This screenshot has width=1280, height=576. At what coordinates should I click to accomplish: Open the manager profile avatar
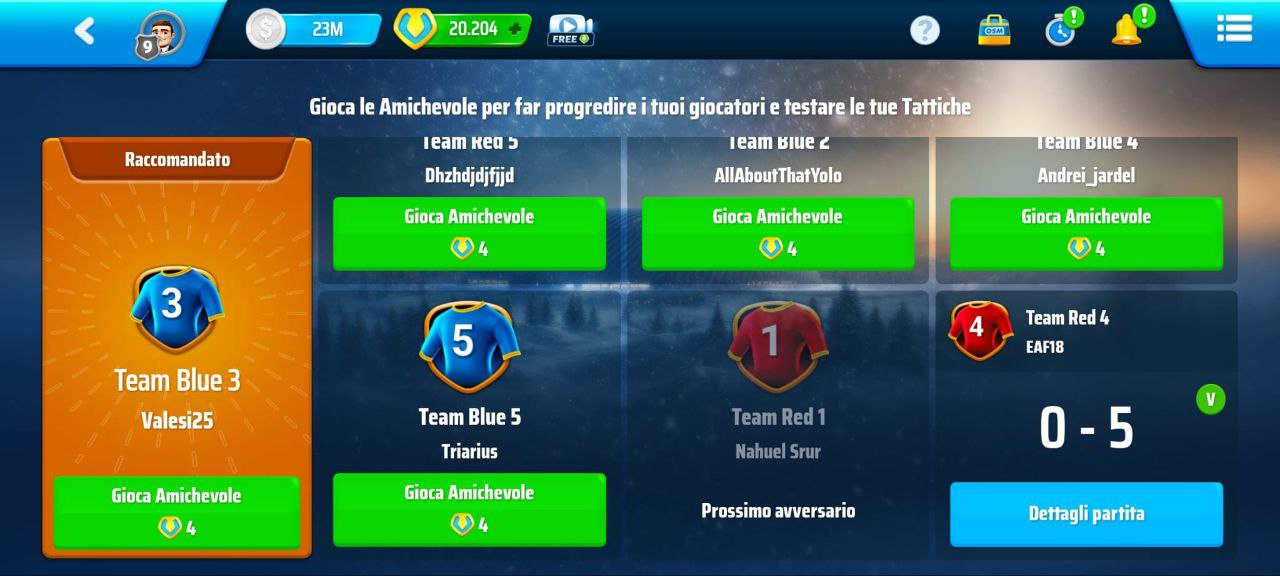pyautogui.click(x=161, y=32)
